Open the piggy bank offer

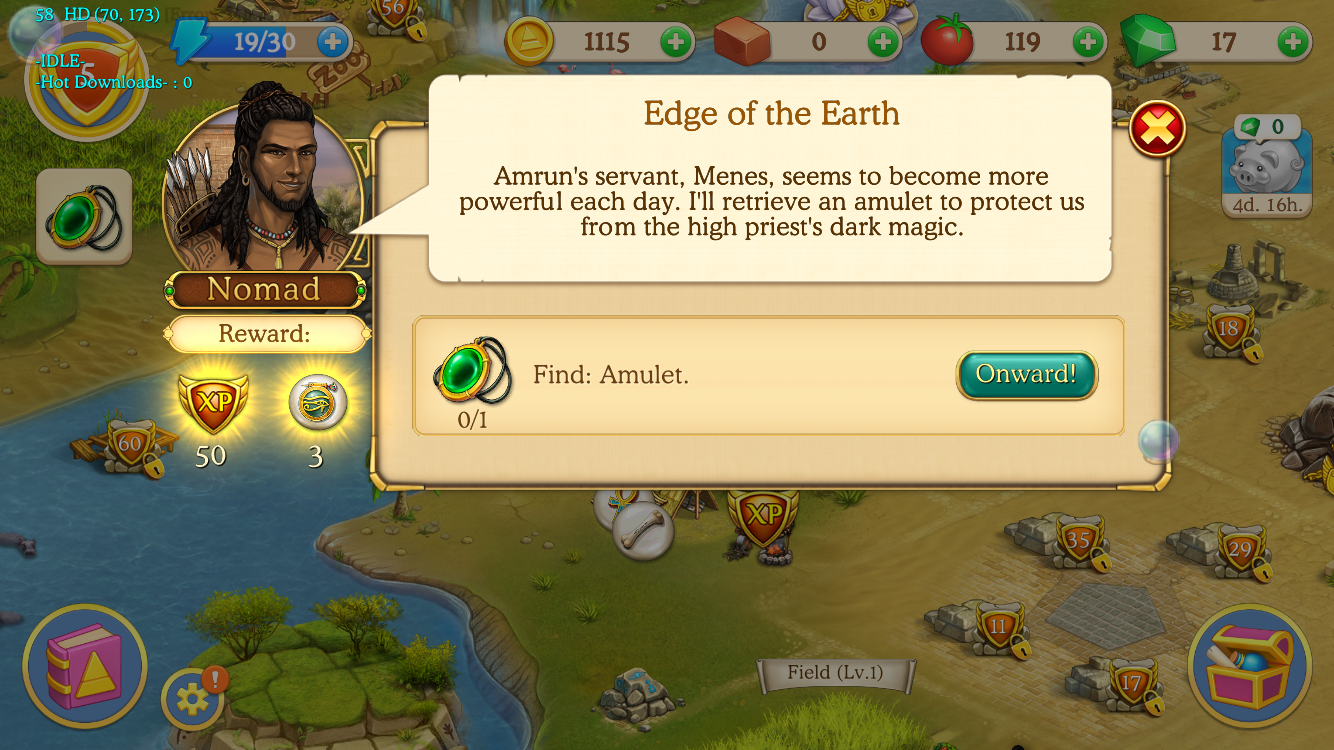[x=1267, y=167]
